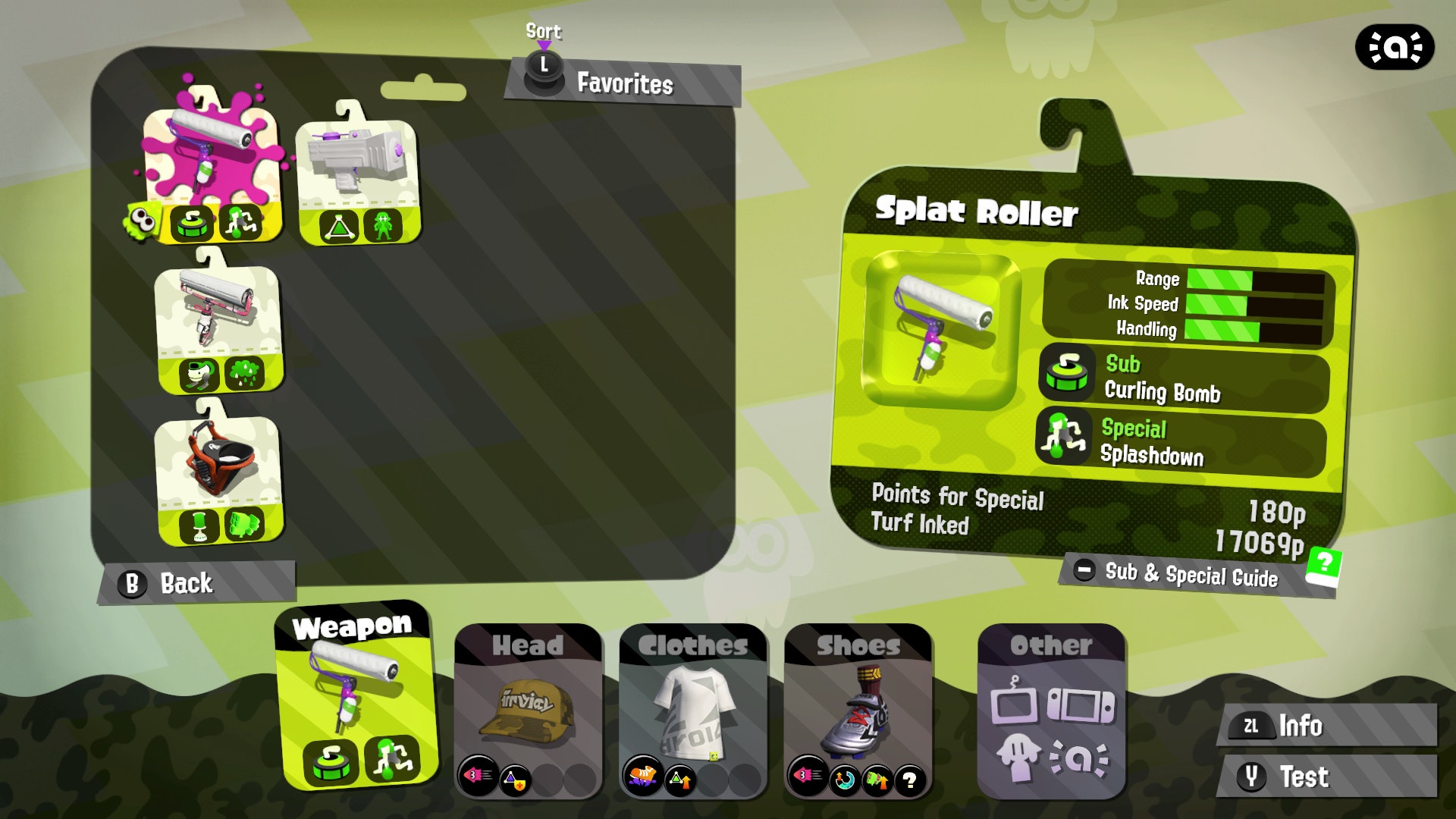Open the Head gear category
Screen dimensions: 1456x819
(529, 709)
